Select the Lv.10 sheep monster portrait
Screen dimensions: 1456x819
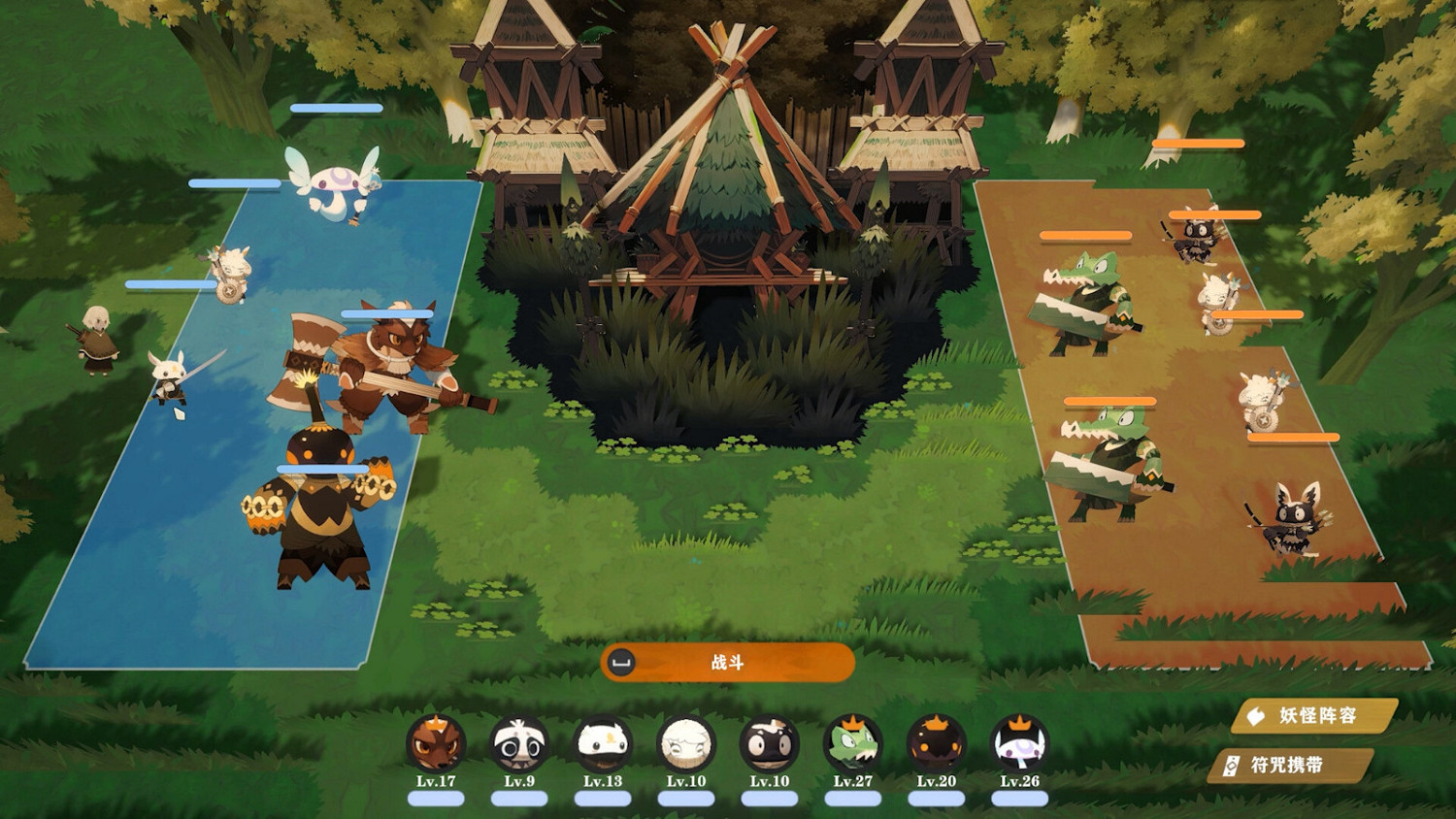pyautogui.click(x=686, y=747)
